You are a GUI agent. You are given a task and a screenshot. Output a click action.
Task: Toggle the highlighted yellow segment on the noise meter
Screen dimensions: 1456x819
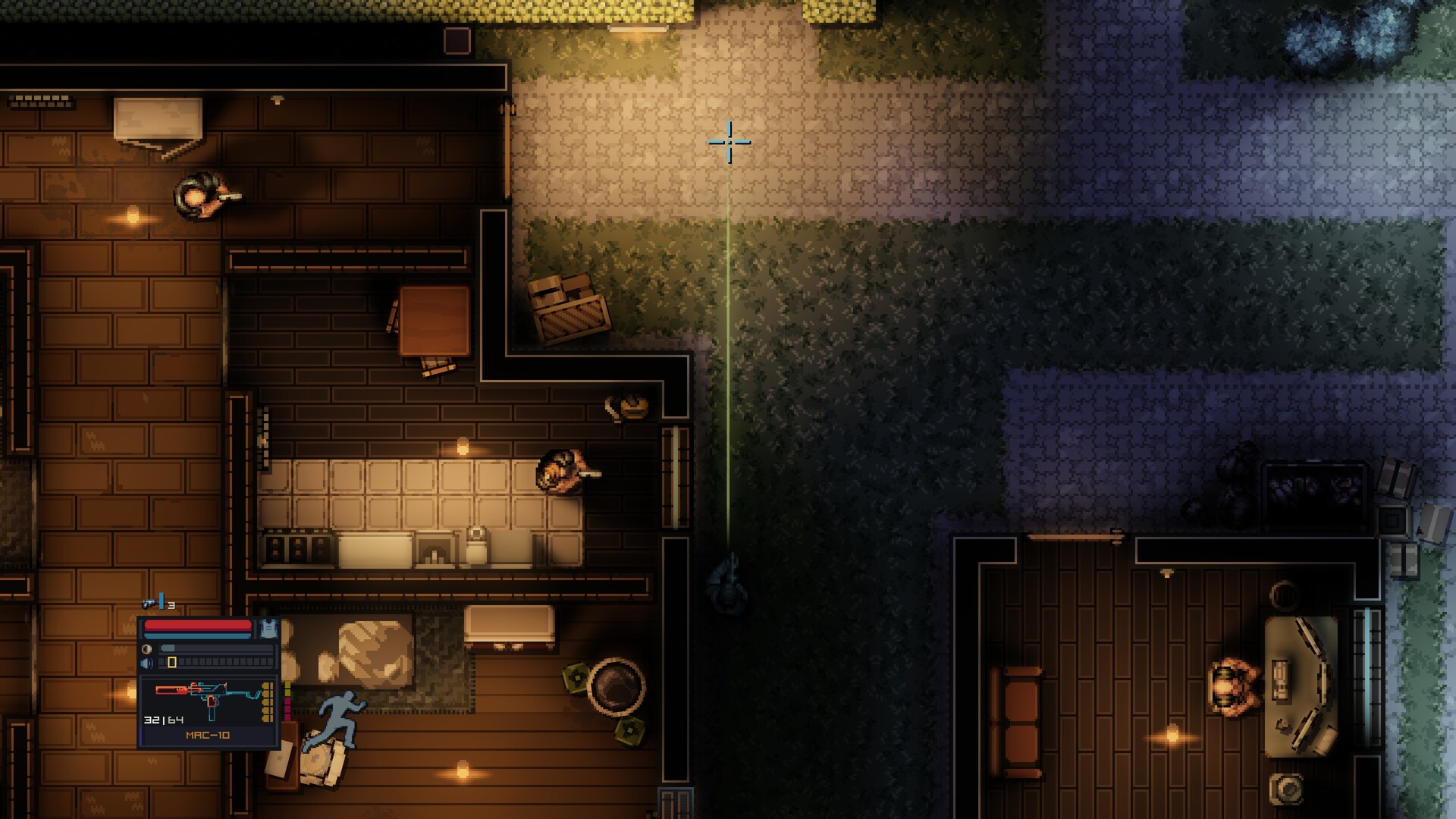[171, 662]
